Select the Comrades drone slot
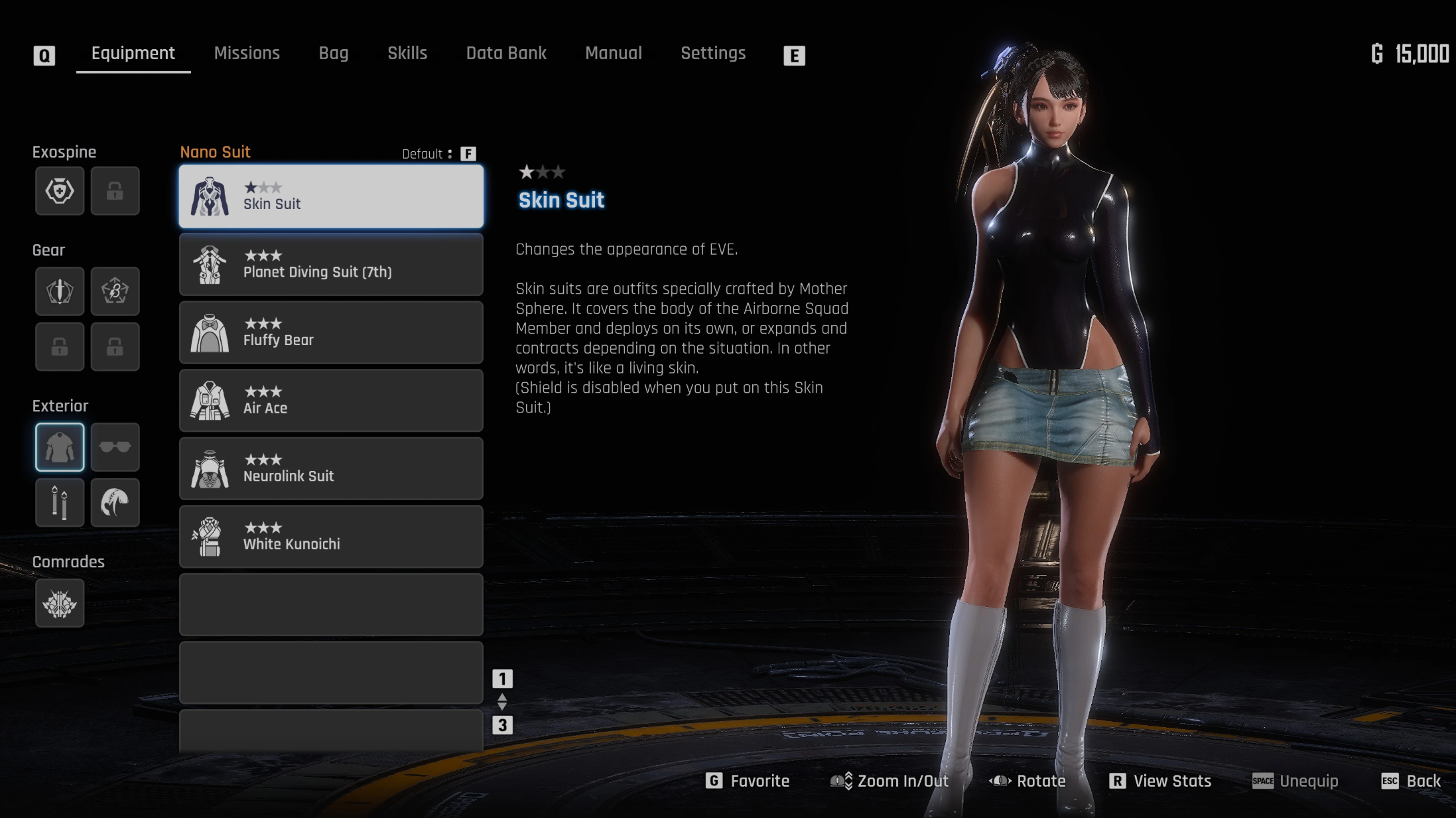This screenshot has width=1456, height=818. click(60, 603)
